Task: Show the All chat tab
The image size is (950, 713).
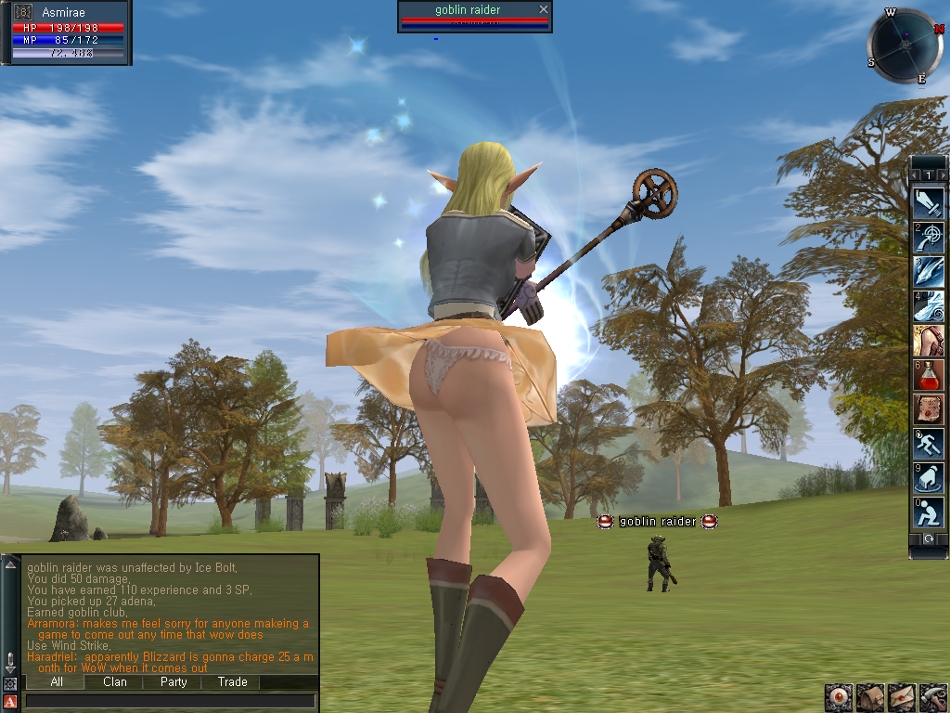Action: (57, 682)
